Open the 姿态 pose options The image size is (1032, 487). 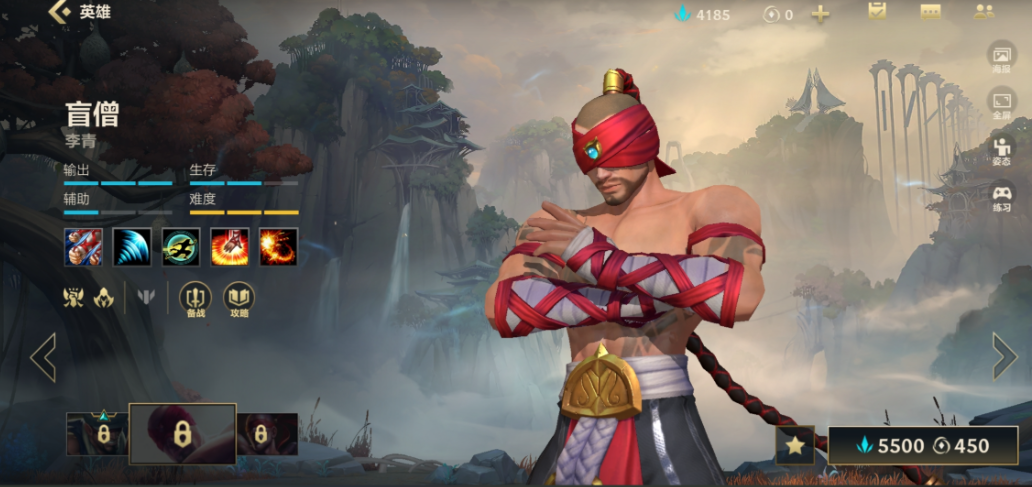pyautogui.click(x=1001, y=151)
